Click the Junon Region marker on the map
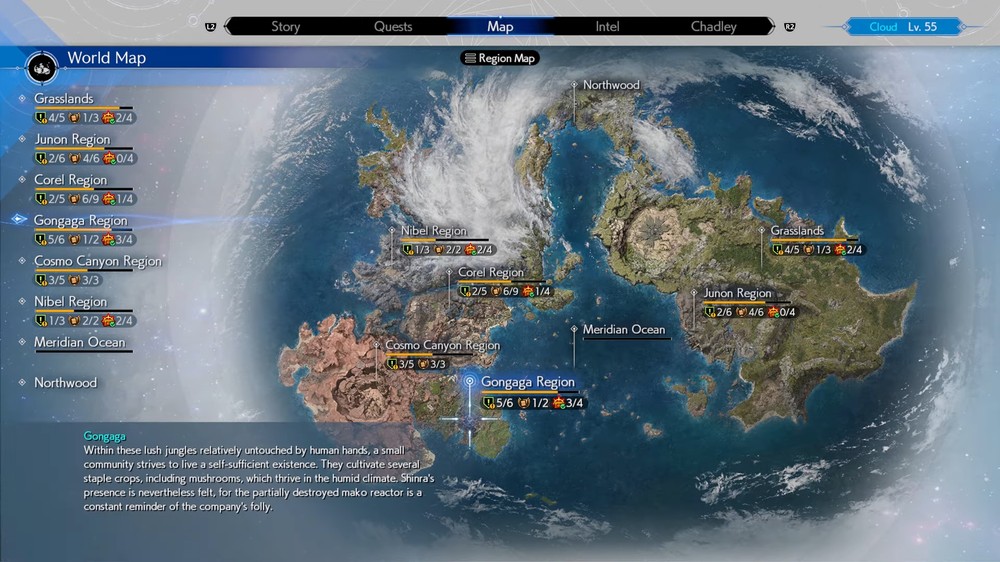 [737, 294]
